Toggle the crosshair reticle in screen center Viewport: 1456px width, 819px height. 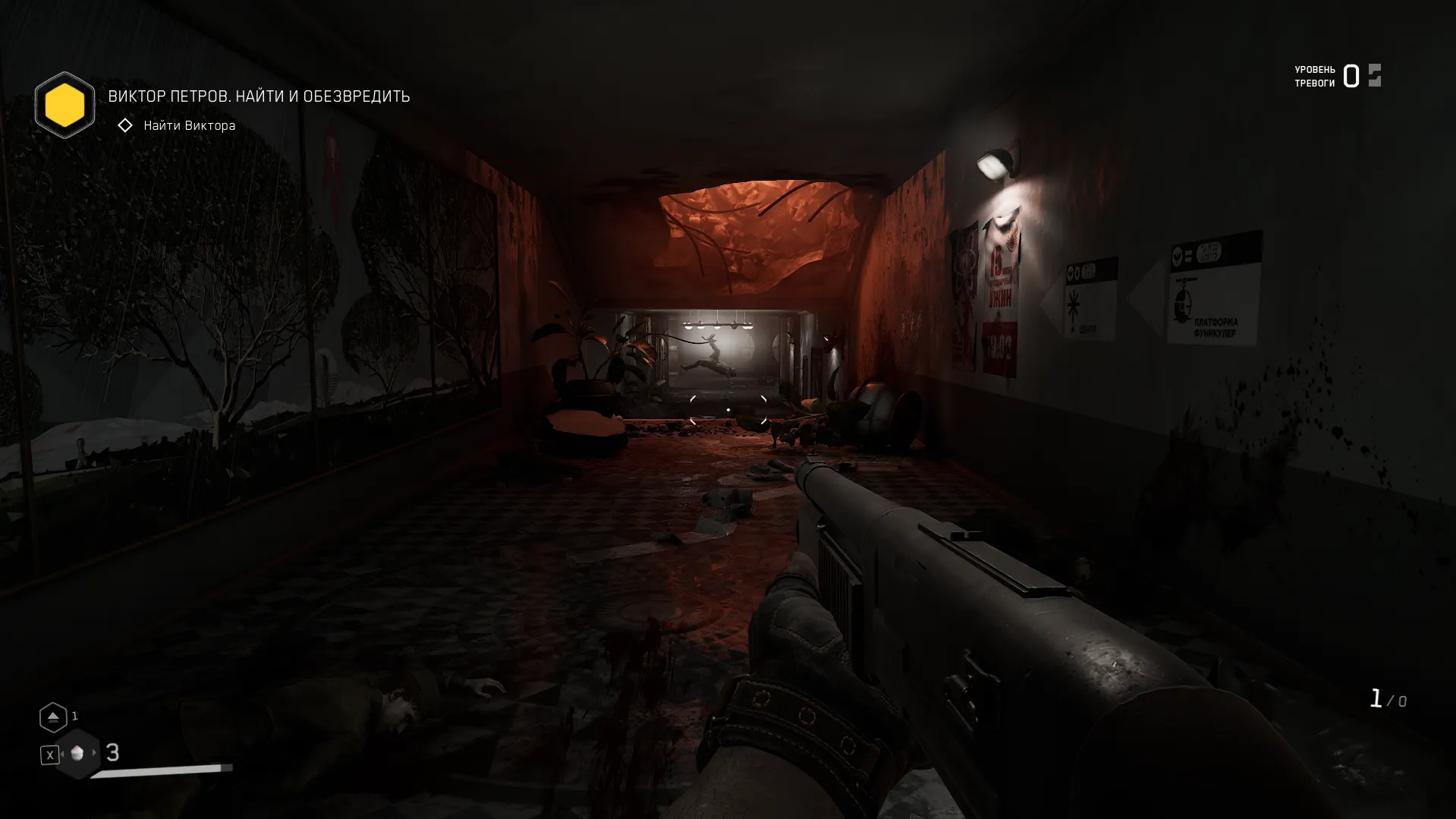pyautogui.click(x=728, y=409)
